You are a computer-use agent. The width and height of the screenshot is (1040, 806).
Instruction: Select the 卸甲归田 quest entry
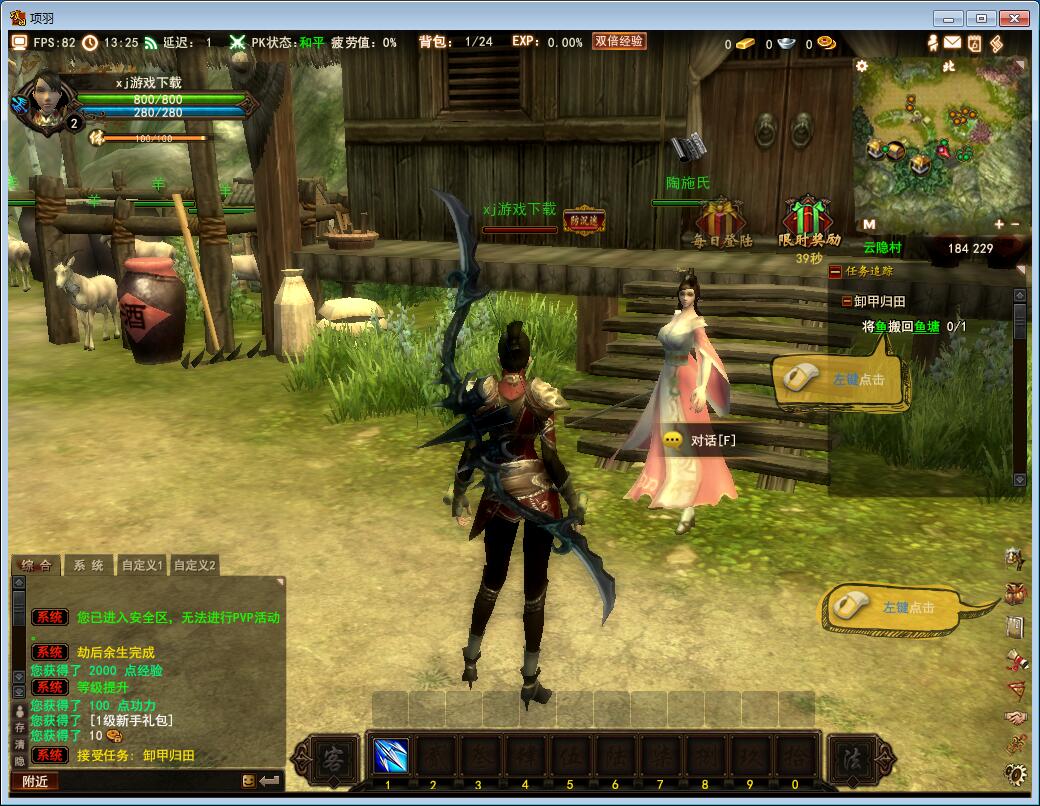click(x=879, y=301)
